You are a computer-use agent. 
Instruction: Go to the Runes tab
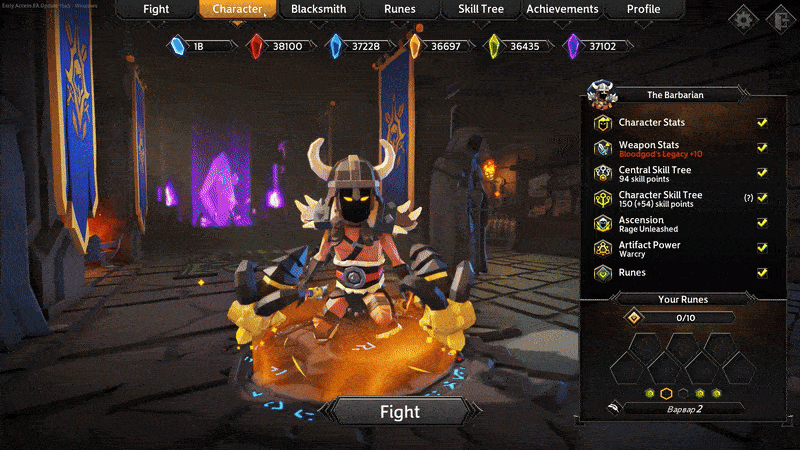click(399, 10)
